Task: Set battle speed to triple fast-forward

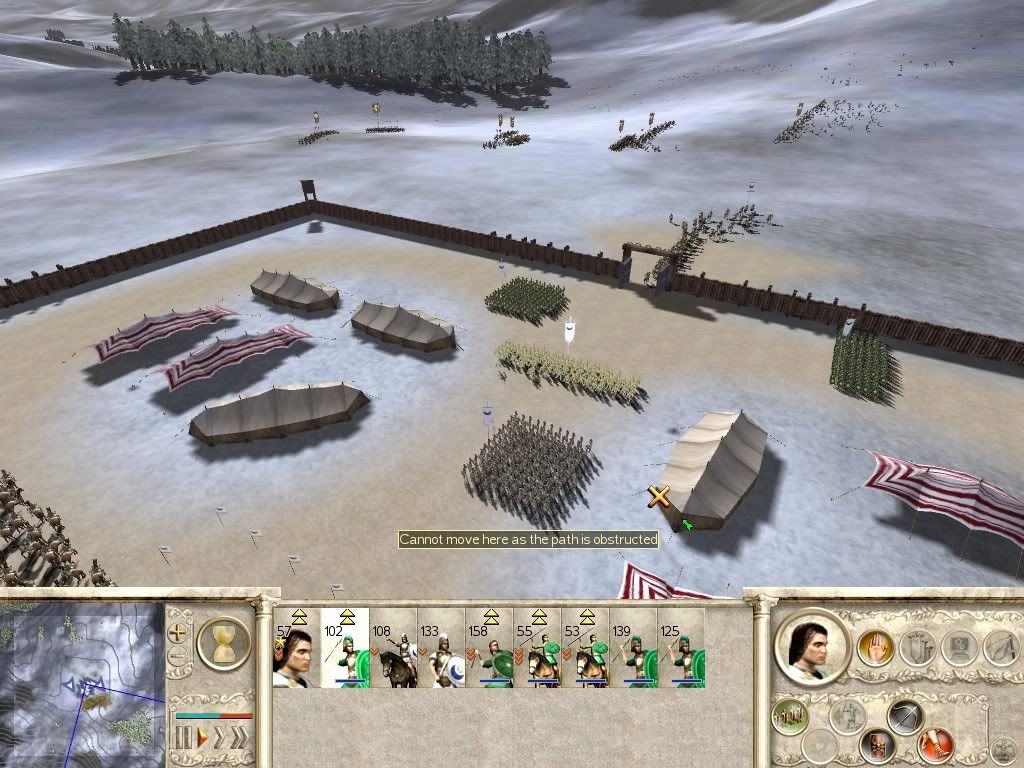Action: 238,739
